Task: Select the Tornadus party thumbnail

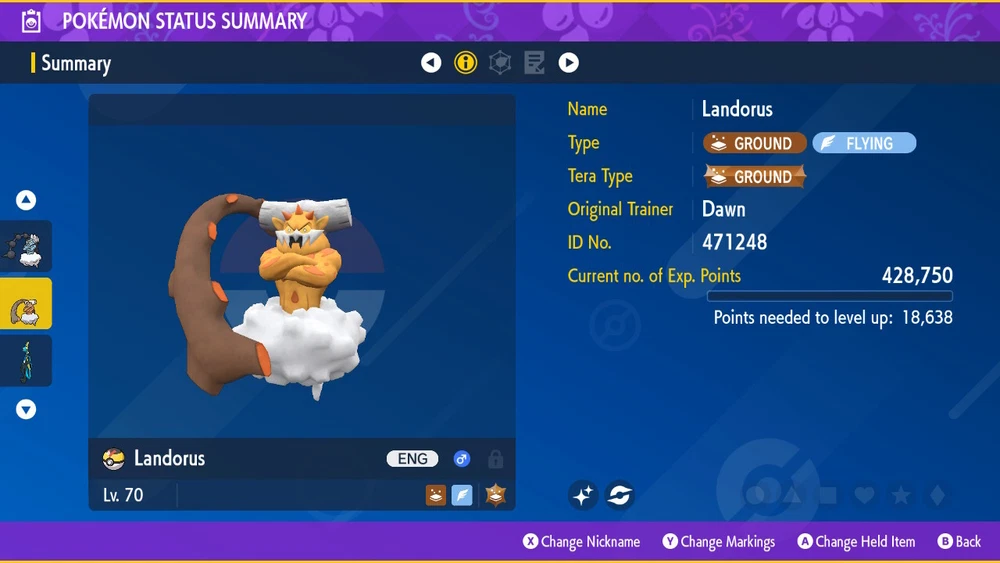Action: tap(26, 247)
